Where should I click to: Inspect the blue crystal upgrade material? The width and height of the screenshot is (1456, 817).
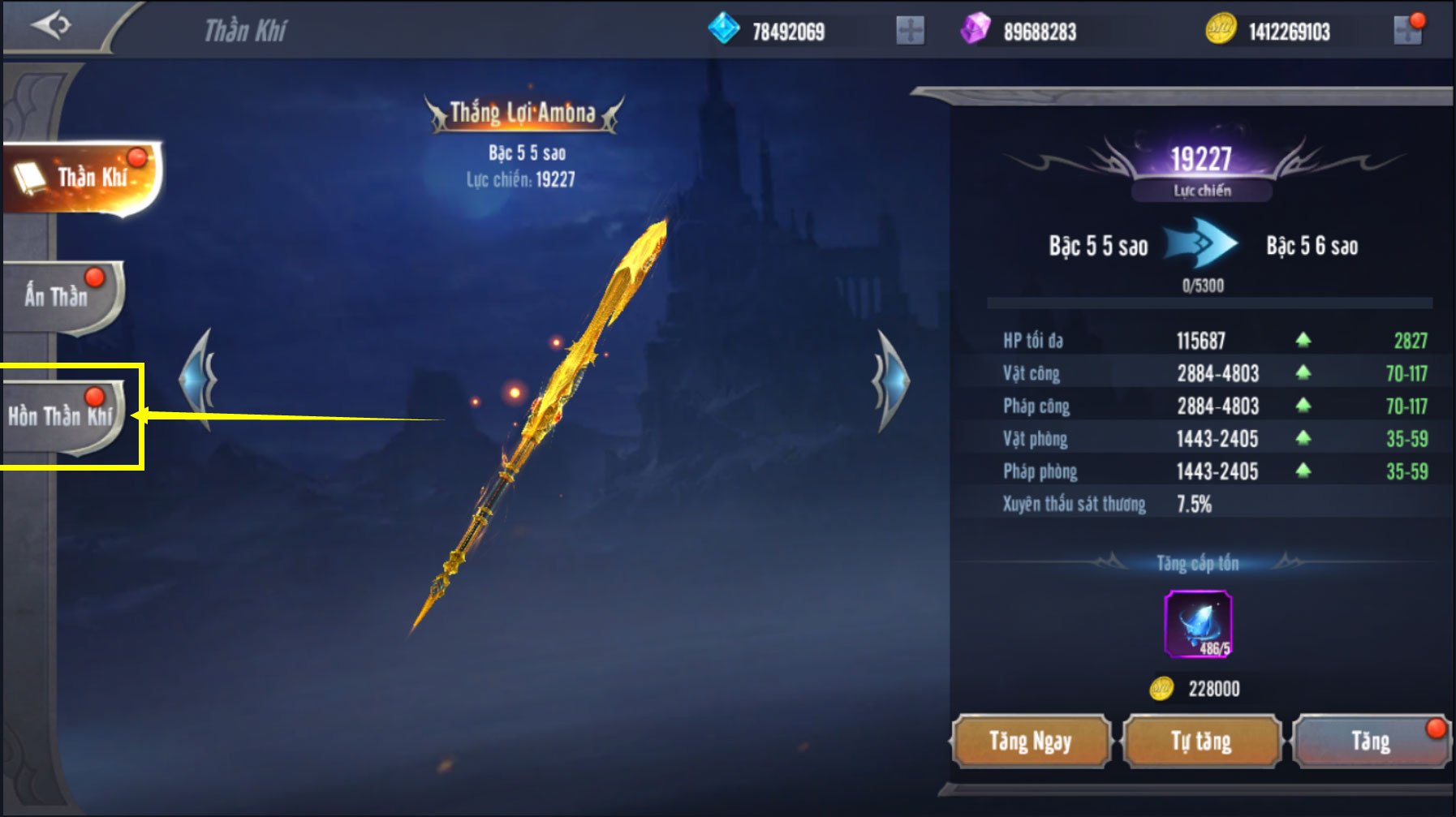pos(1198,623)
